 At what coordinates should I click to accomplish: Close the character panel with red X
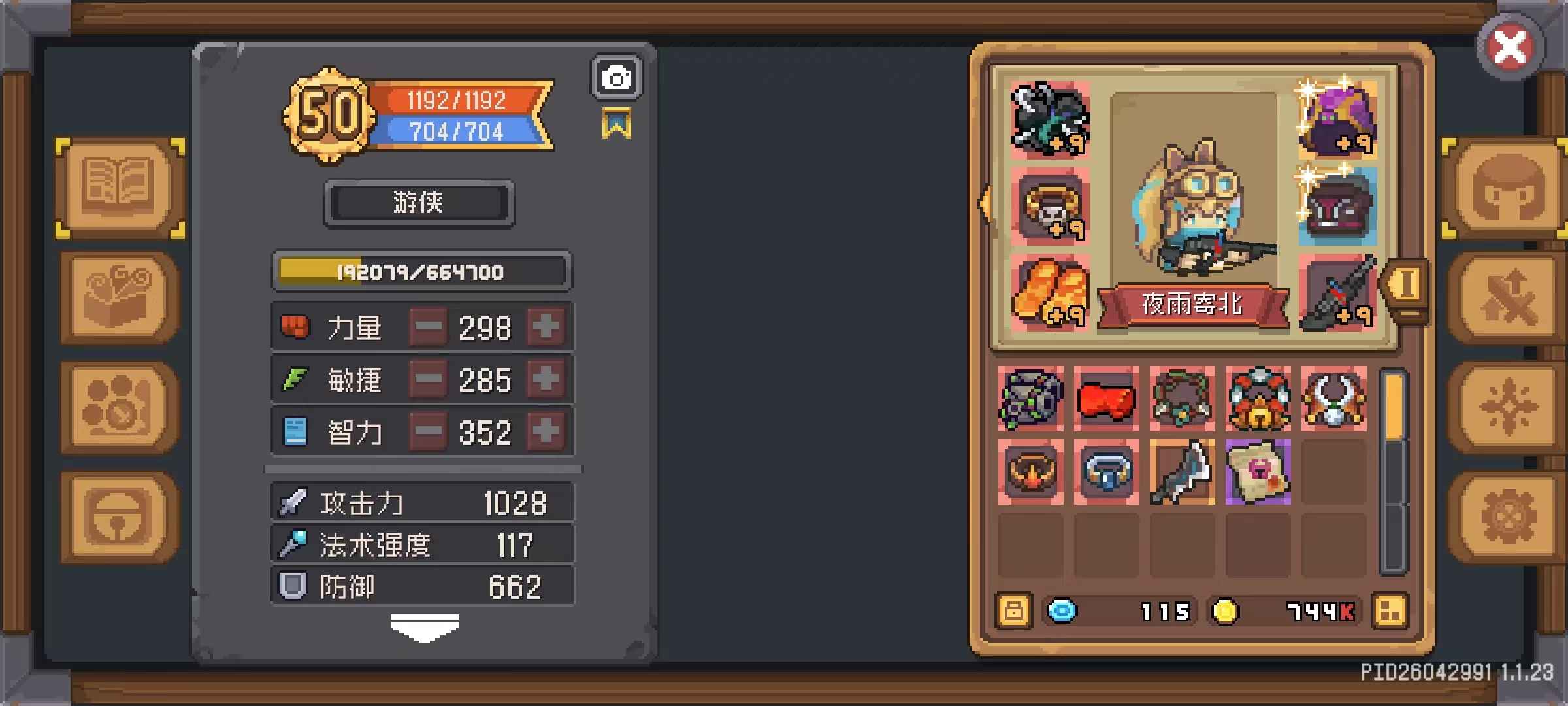pyautogui.click(x=1510, y=47)
